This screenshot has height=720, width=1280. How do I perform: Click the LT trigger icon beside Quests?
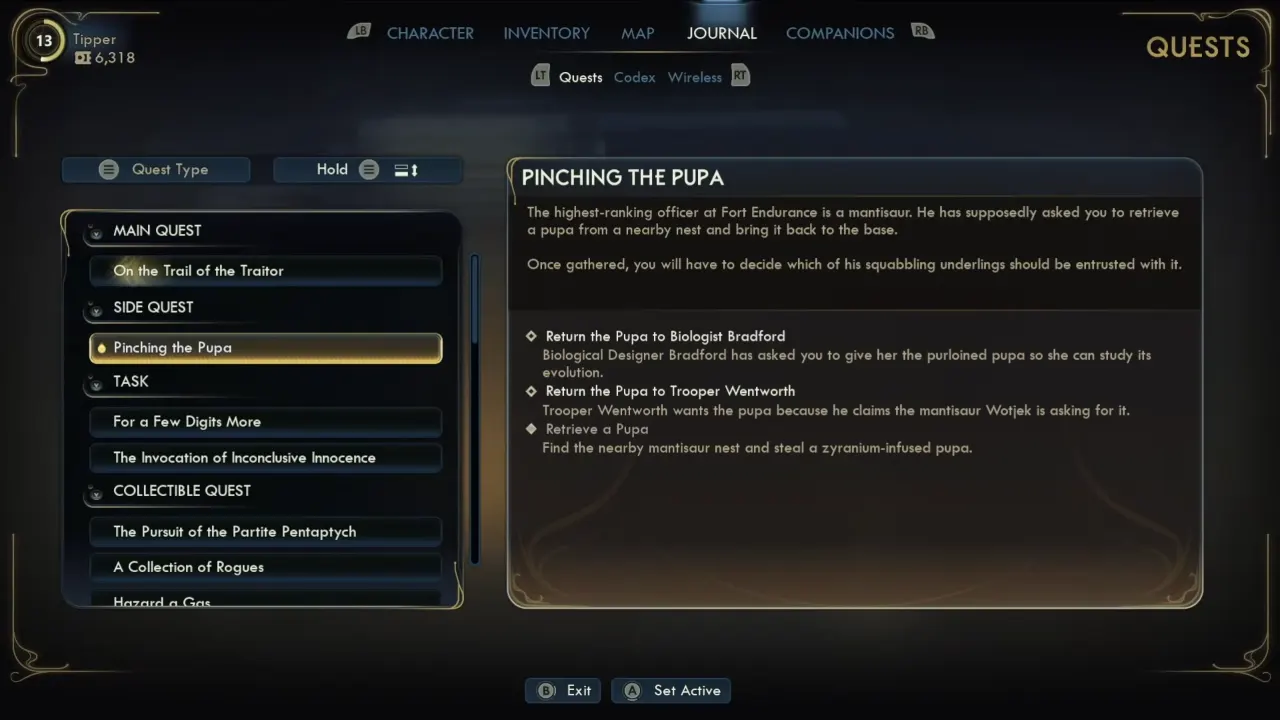click(x=540, y=76)
